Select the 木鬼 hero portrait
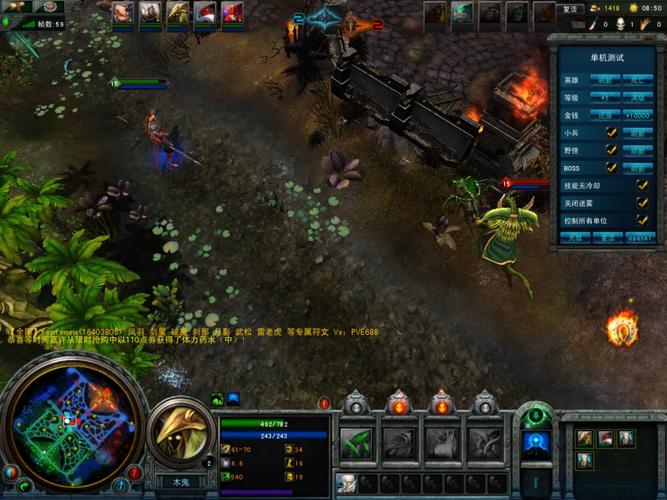667x500 pixels. pos(181,430)
